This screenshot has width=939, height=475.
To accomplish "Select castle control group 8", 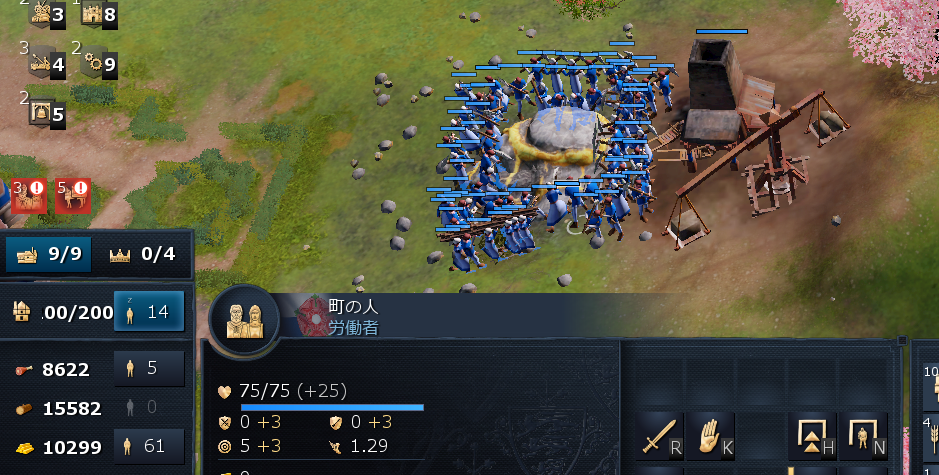I will coord(99,13).
